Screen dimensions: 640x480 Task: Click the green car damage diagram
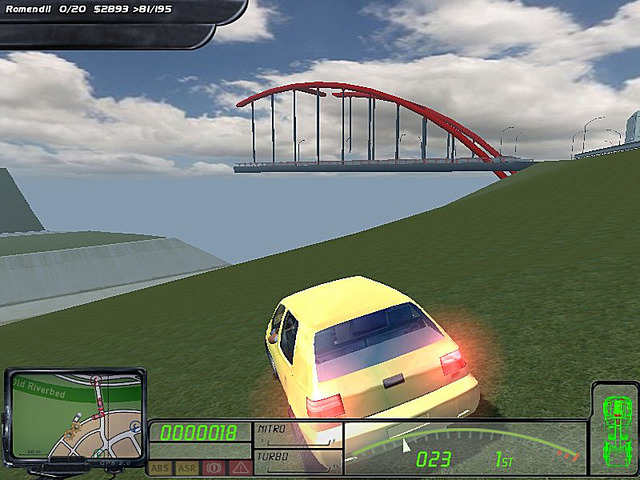coord(612,427)
